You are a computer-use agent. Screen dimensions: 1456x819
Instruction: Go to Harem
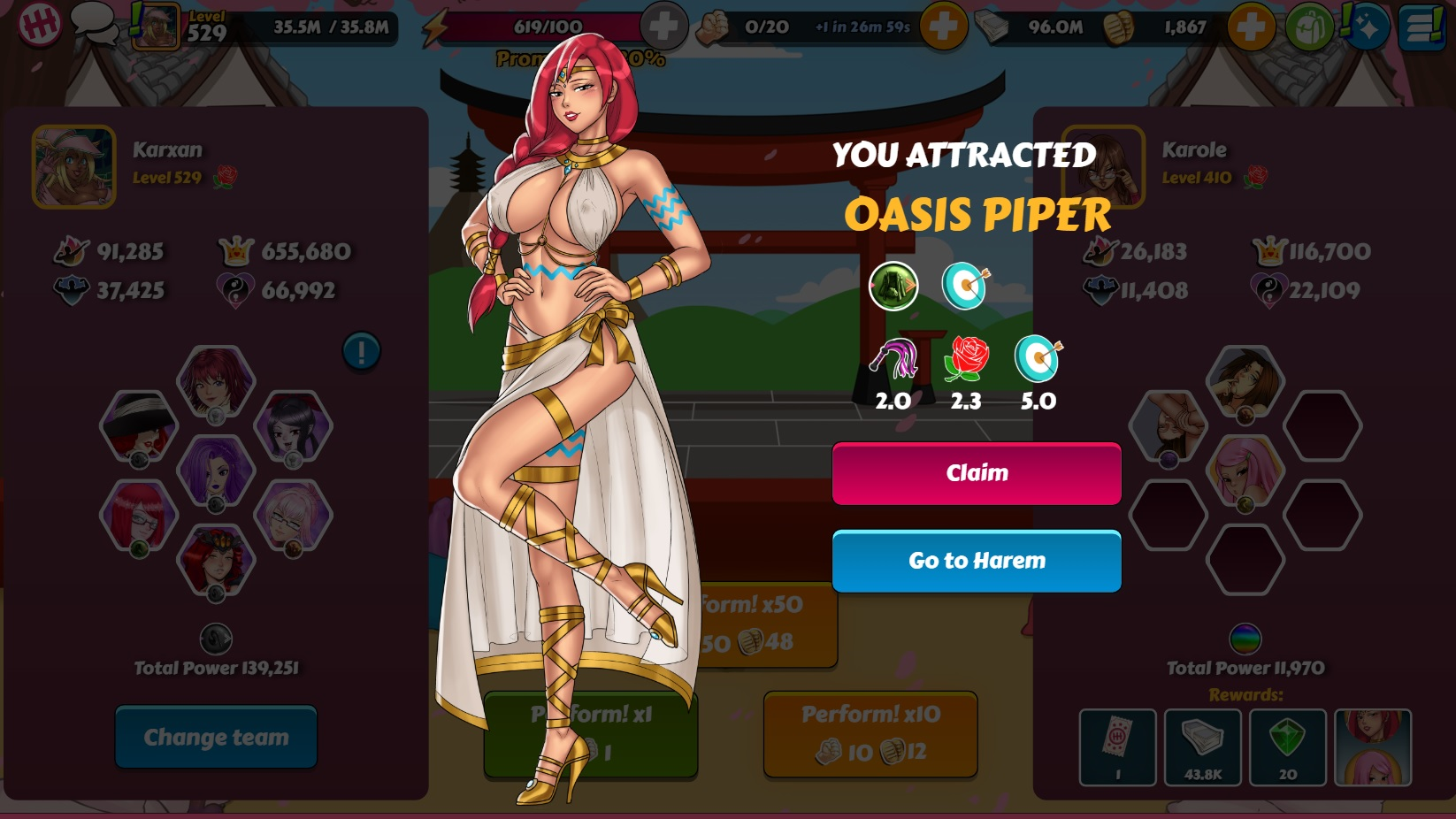pyautogui.click(x=977, y=561)
